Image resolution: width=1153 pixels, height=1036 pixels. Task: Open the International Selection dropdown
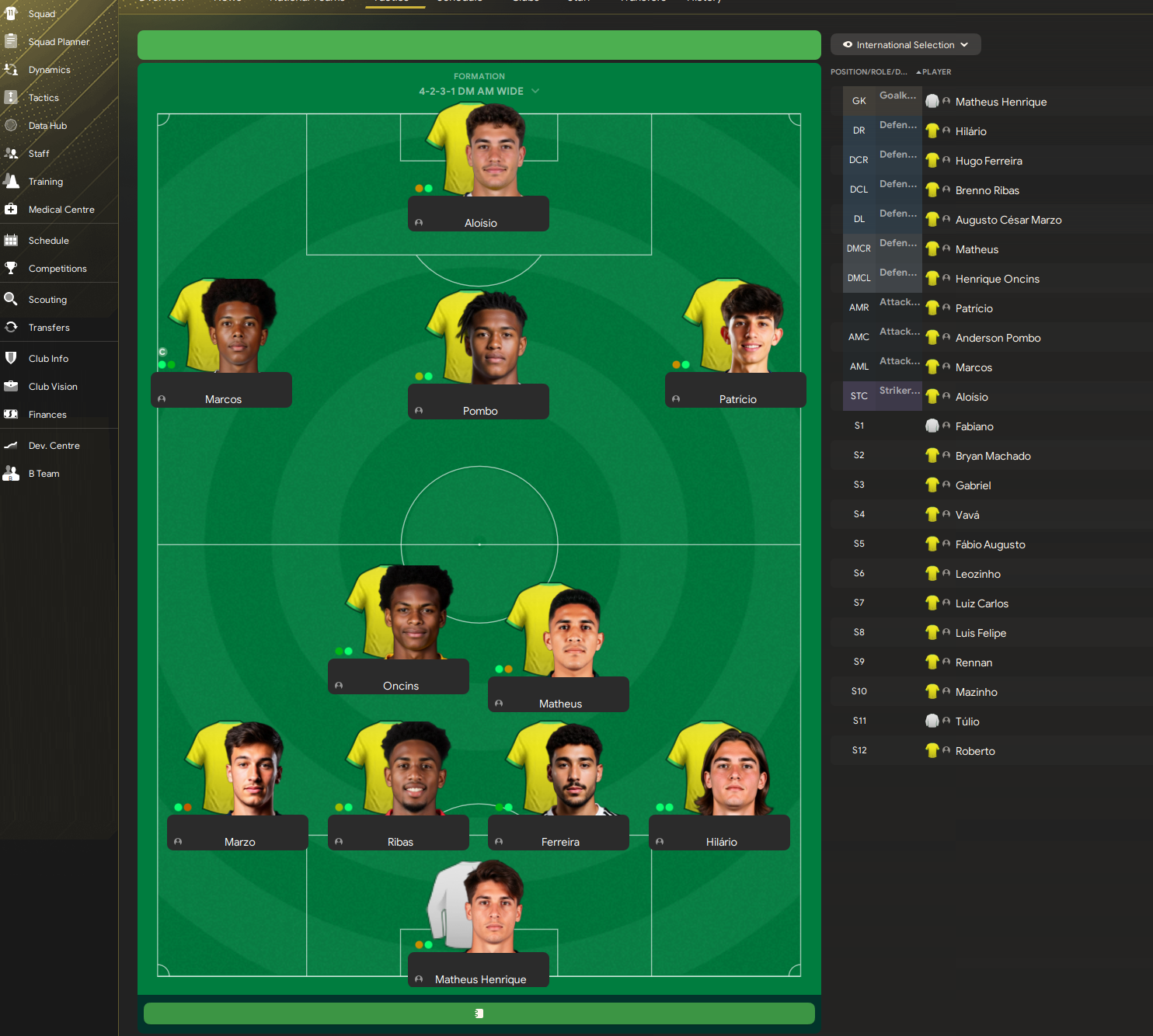pos(905,45)
